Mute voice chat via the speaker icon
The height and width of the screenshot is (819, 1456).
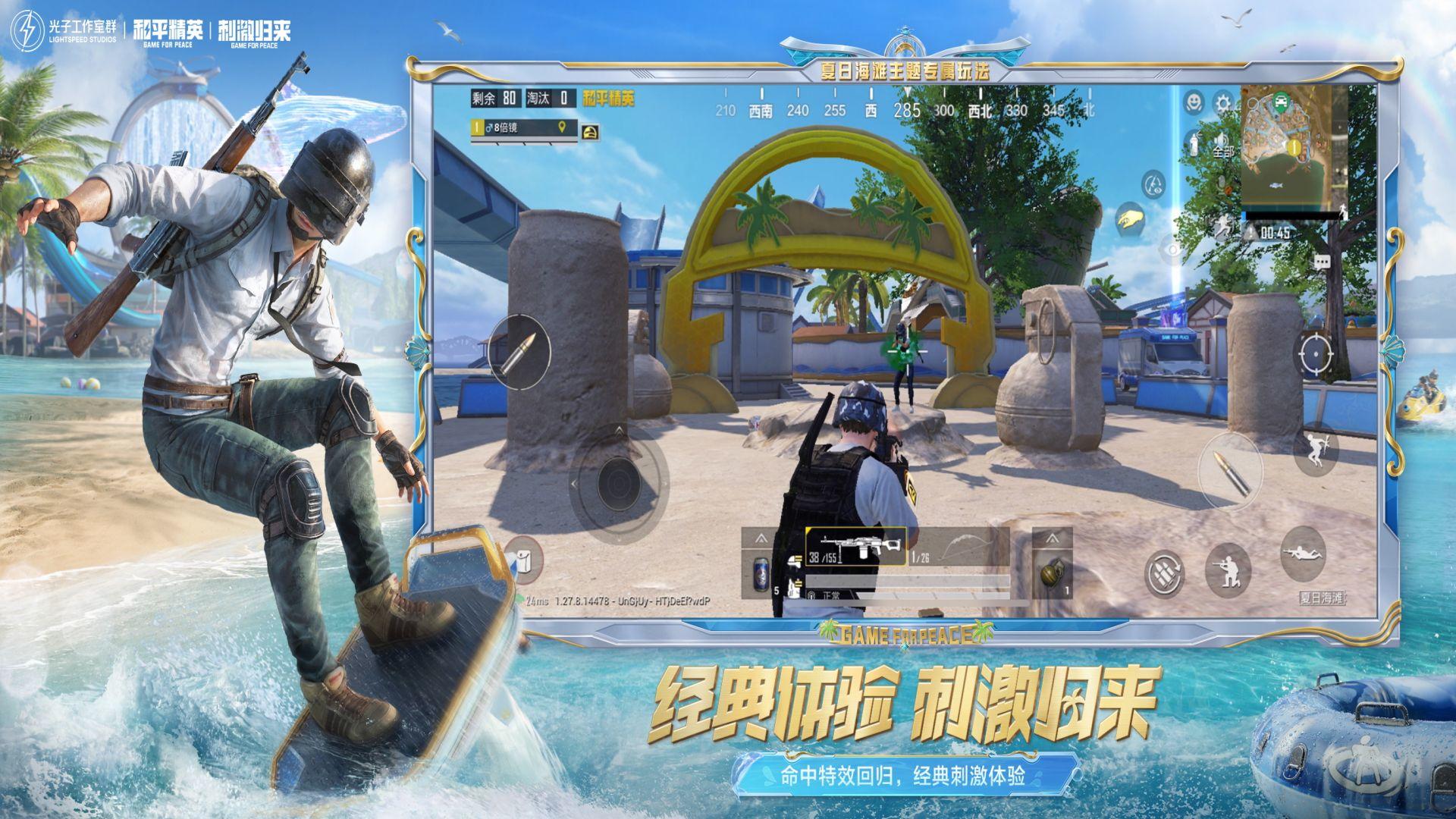pyautogui.click(x=1222, y=139)
